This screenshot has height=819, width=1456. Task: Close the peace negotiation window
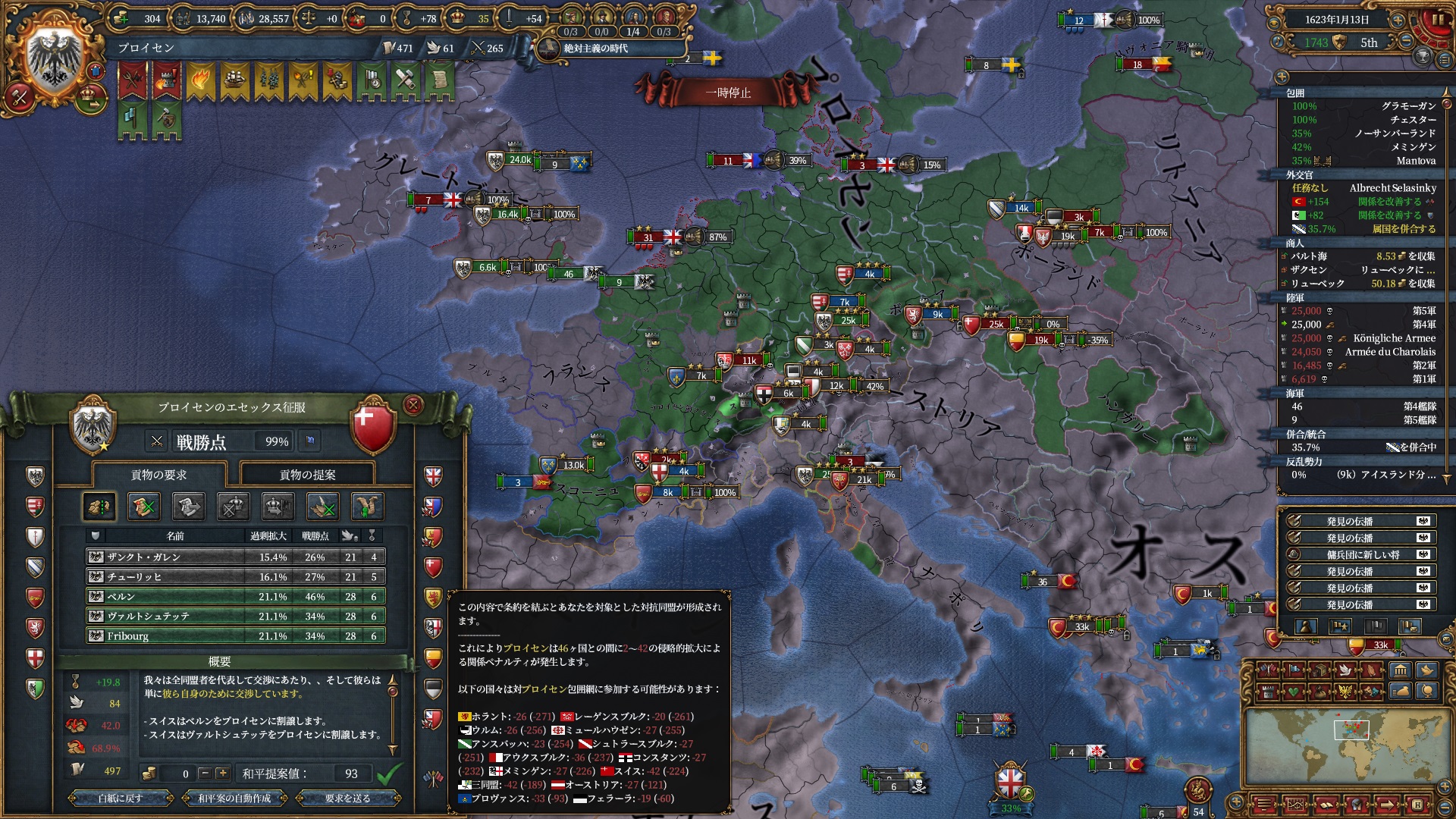click(413, 406)
